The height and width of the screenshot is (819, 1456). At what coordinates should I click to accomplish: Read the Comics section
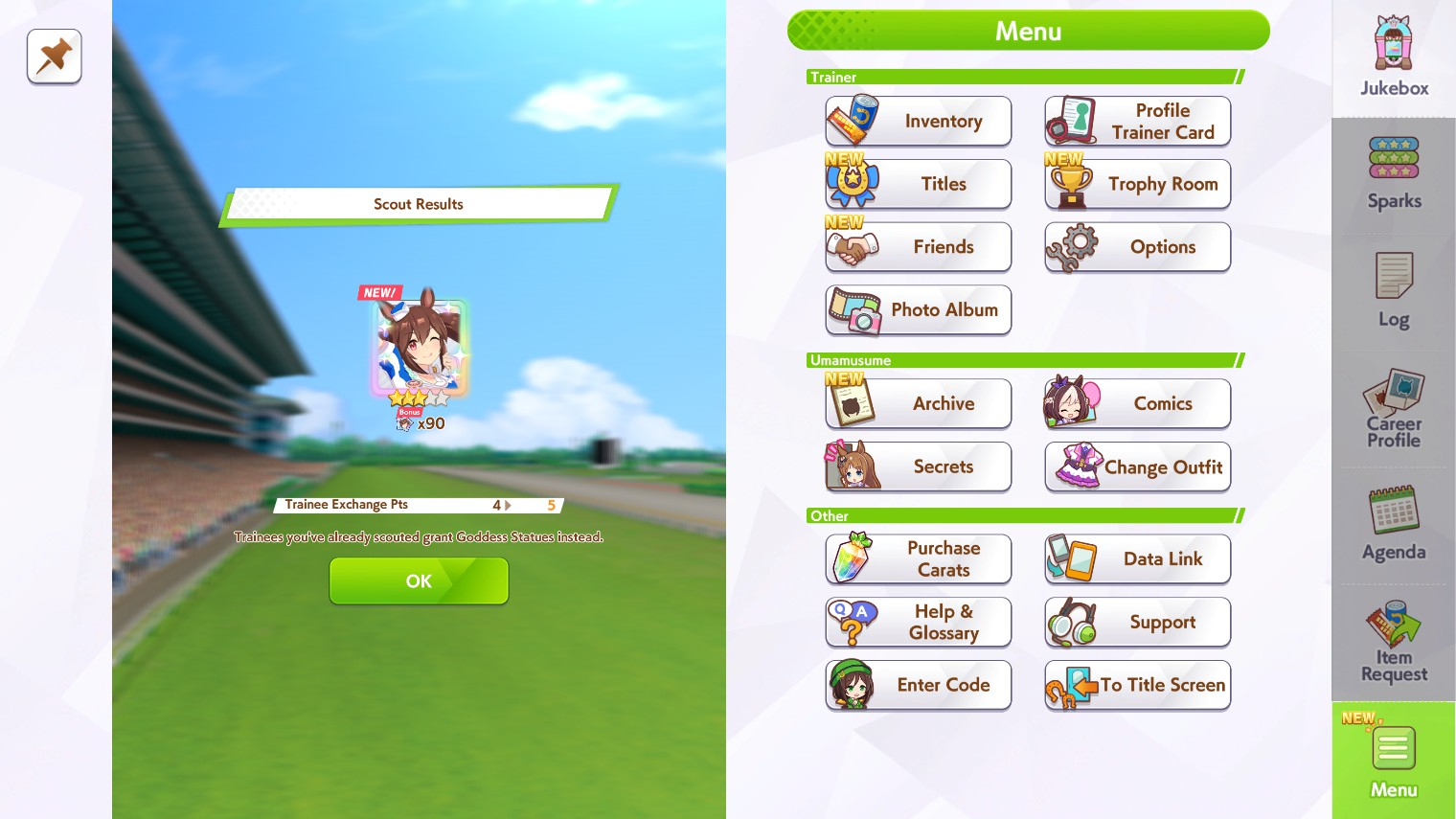click(x=1137, y=403)
